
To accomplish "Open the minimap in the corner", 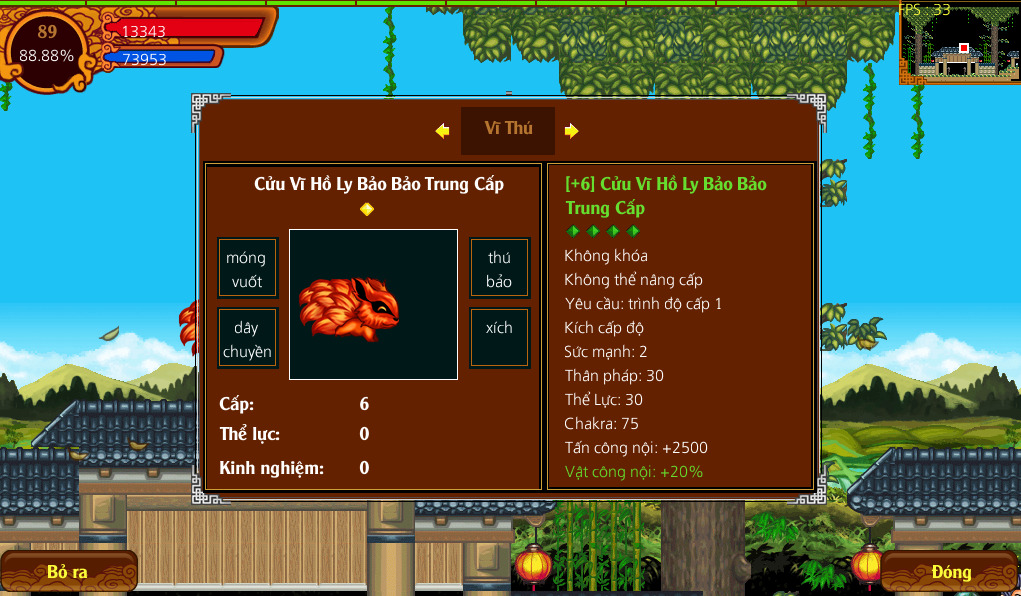I will pos(960,44).
